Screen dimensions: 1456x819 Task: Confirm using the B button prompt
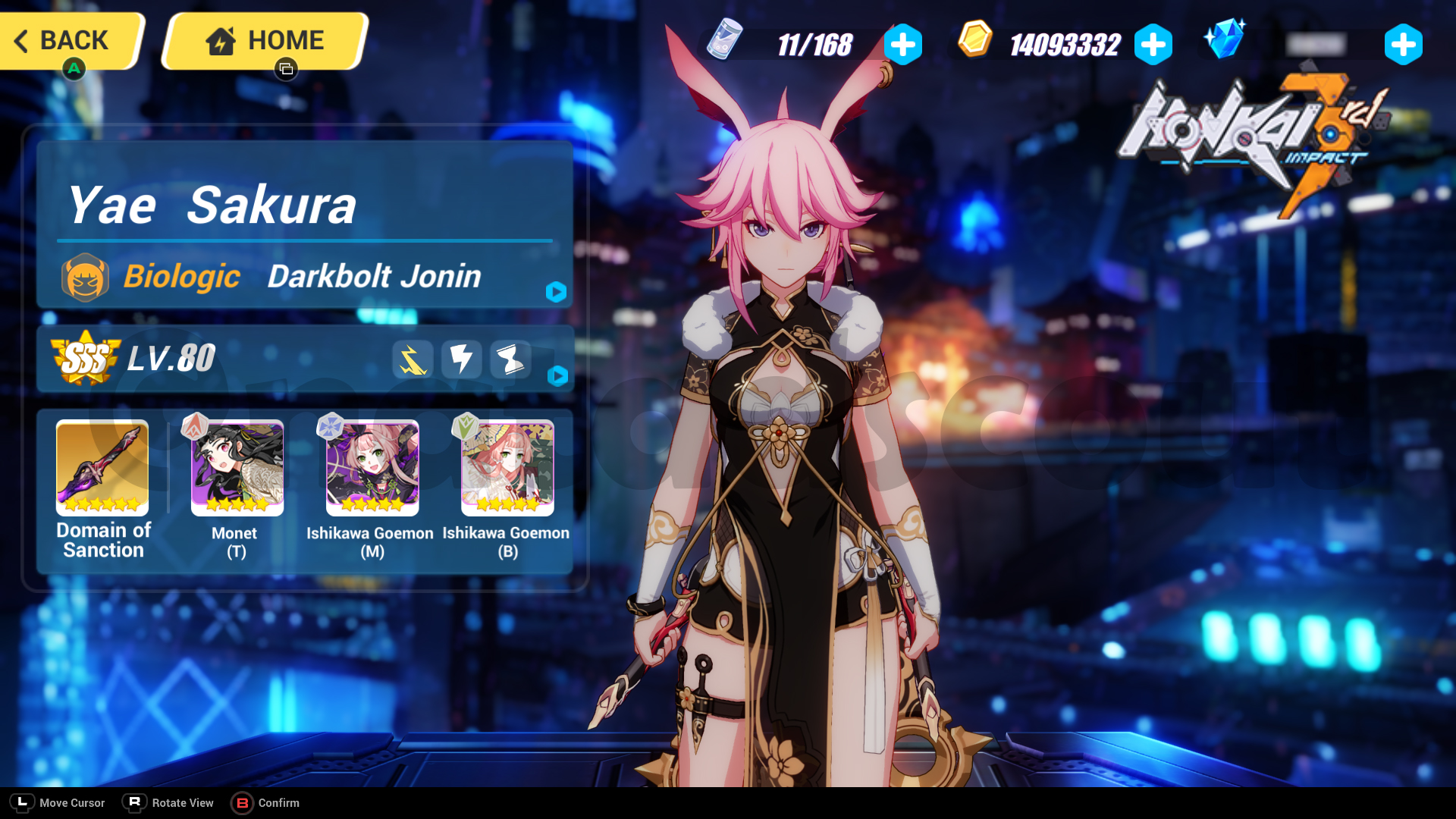click(x=243, y=802)
